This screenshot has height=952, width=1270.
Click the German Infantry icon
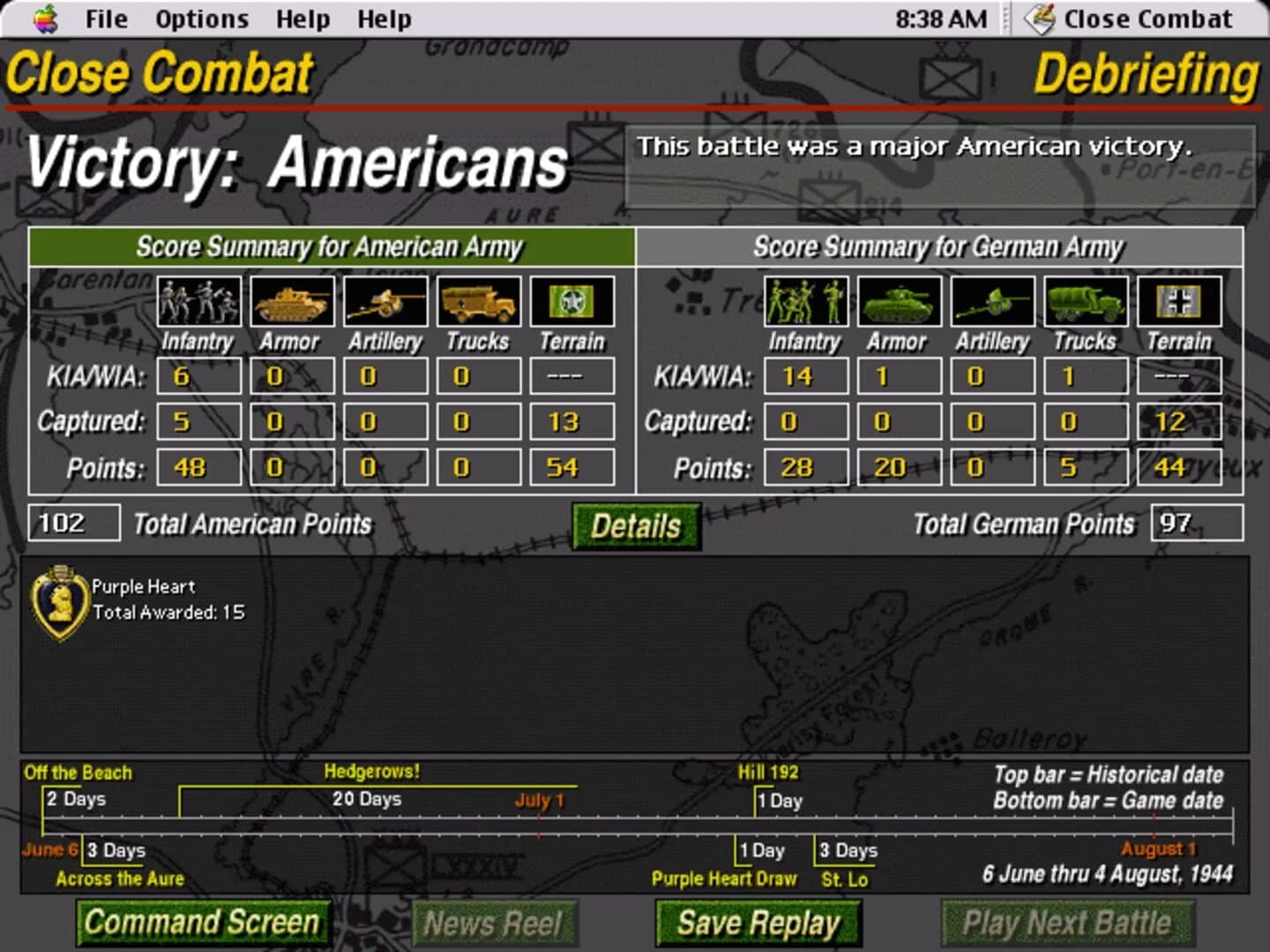pyautogui.click(x=804, y=301)
